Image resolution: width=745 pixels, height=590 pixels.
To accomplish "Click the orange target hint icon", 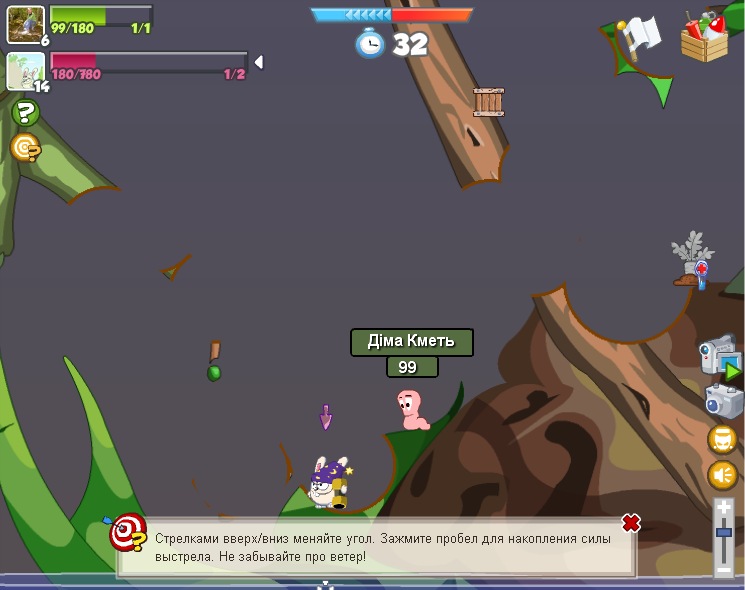I will tap(25, 148).
